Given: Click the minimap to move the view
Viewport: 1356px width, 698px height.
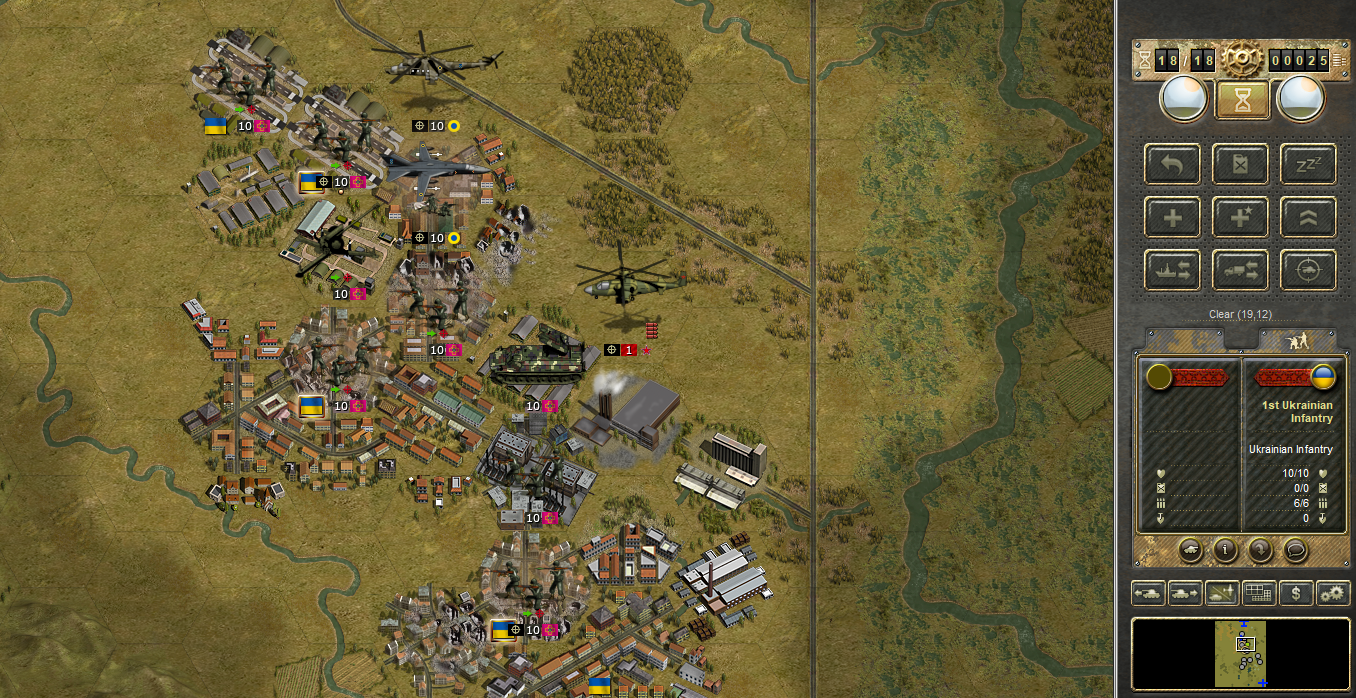Looking at the screenshot, I should (x=1241, y=653).
